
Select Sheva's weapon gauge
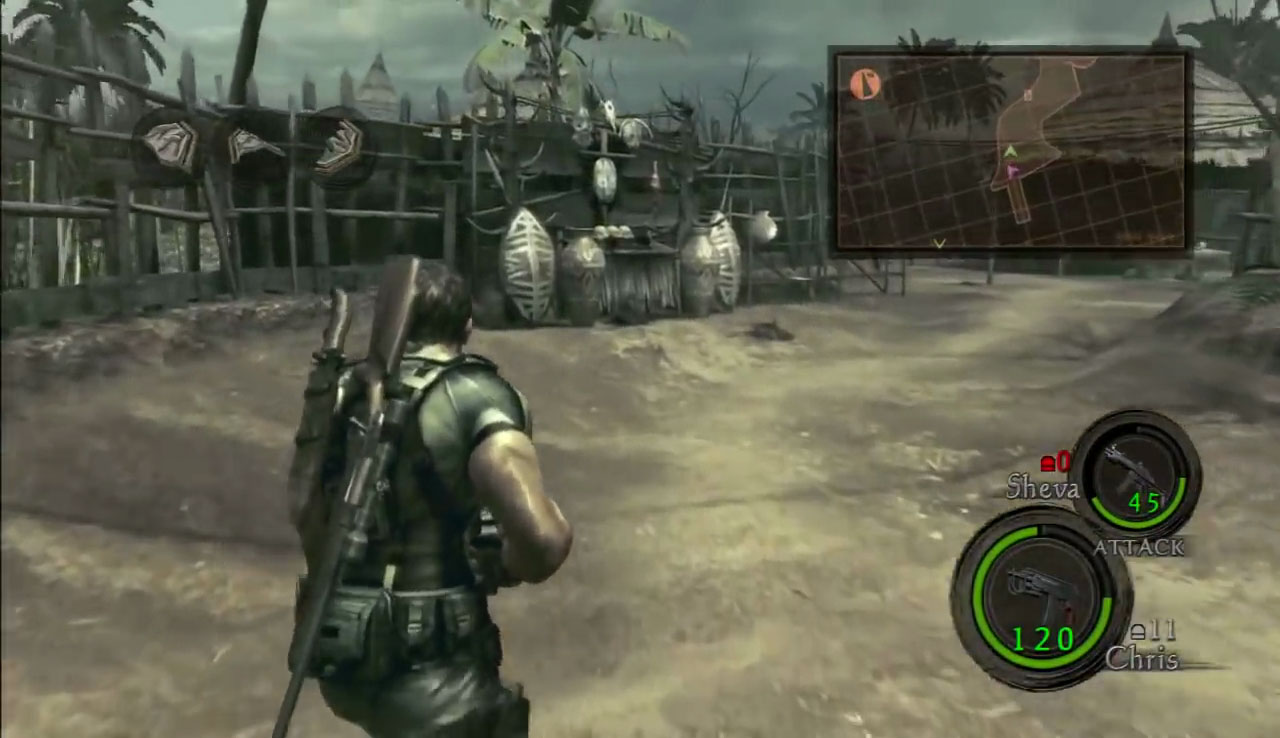[x=1135, y=476]
